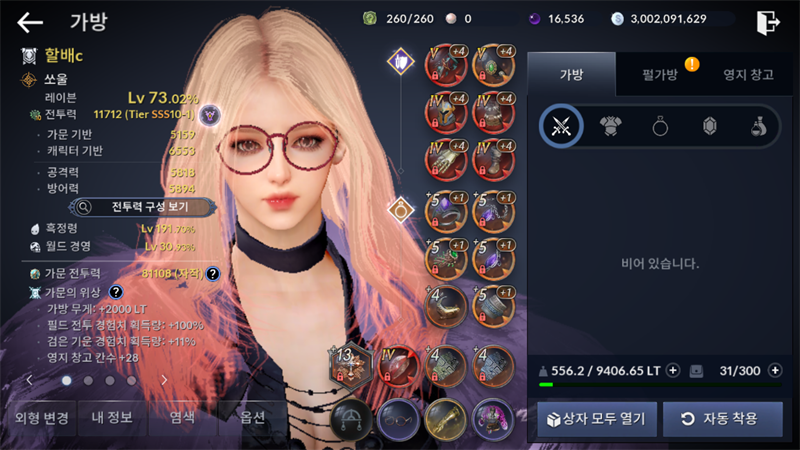This screenshot has width=800, height=450.
Task: Open the 염색 dye menu
Action: 181,418
